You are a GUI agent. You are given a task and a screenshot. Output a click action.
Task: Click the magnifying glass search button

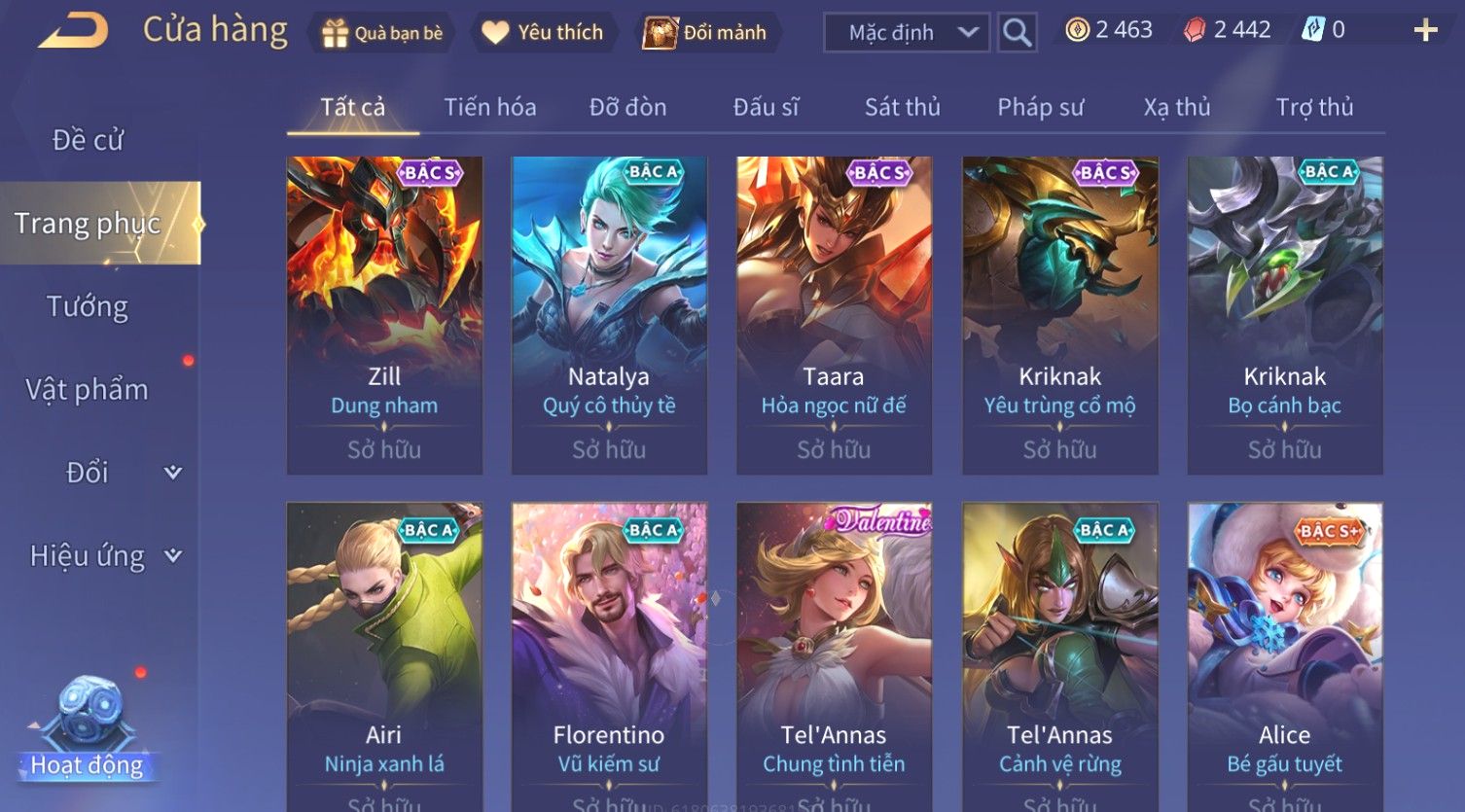coord(1017,33)
